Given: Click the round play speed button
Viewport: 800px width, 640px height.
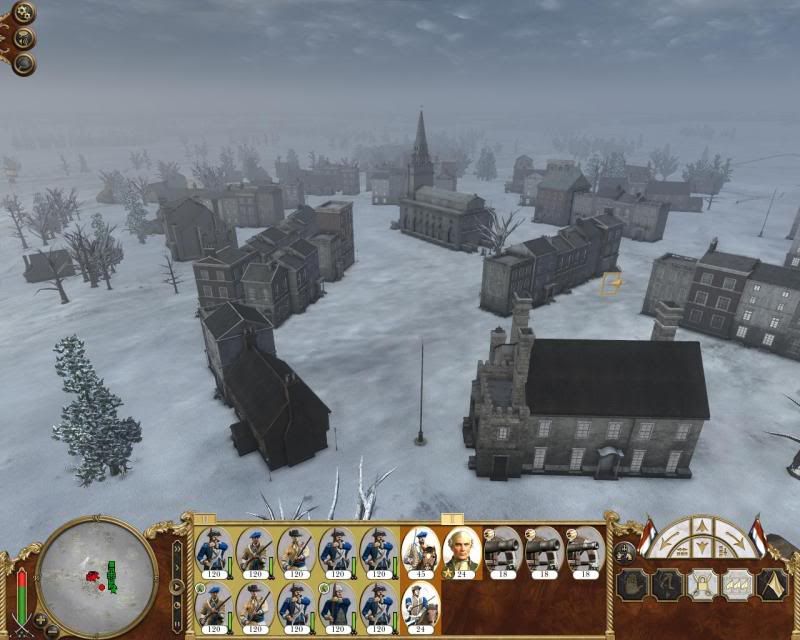Looking at the screenshot, I should (179, 586).
